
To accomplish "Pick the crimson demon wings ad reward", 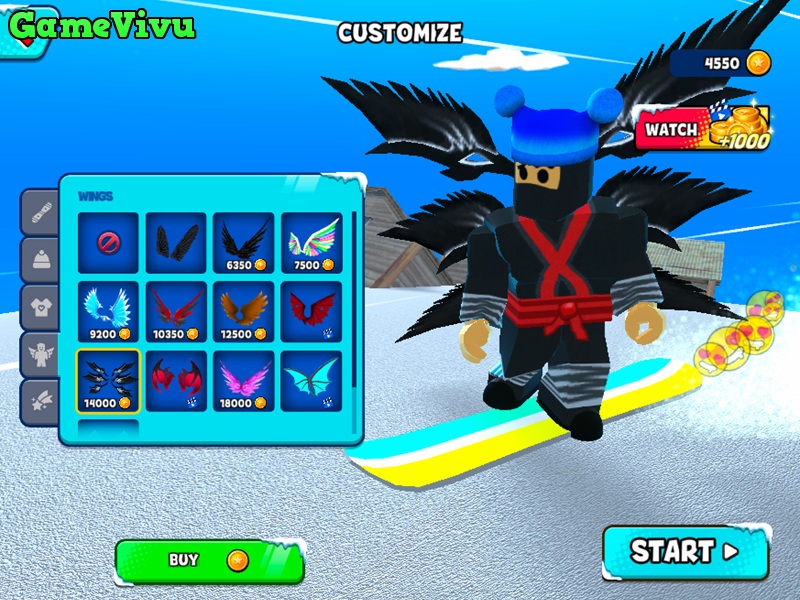I will tap(176, 380).
